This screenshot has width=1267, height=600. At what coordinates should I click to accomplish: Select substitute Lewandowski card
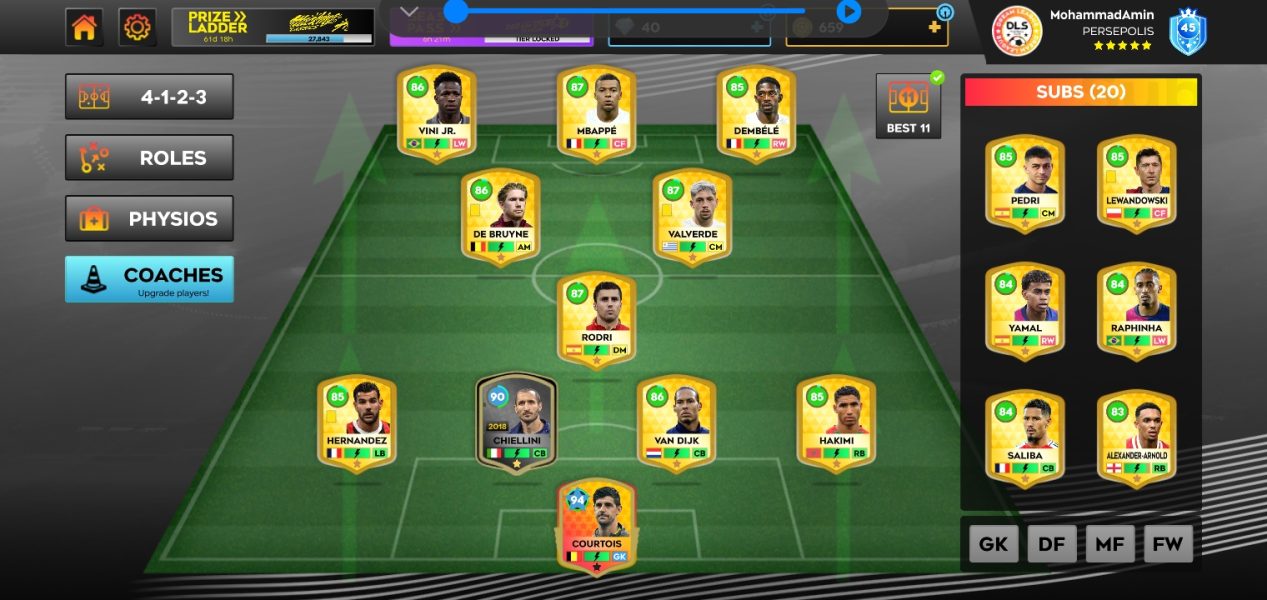pos(1137,183)
